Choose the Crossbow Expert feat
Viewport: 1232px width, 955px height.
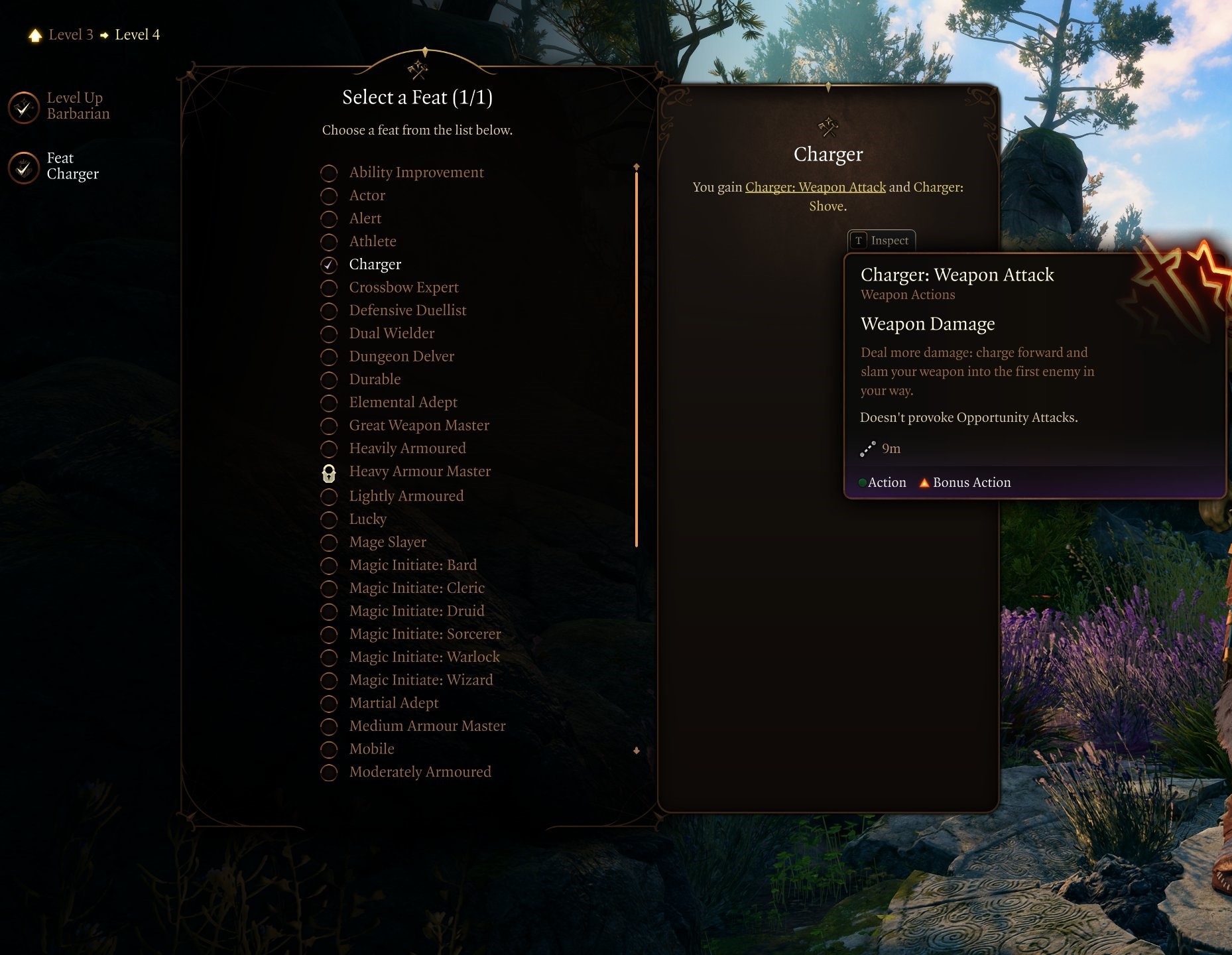[403, 288]
